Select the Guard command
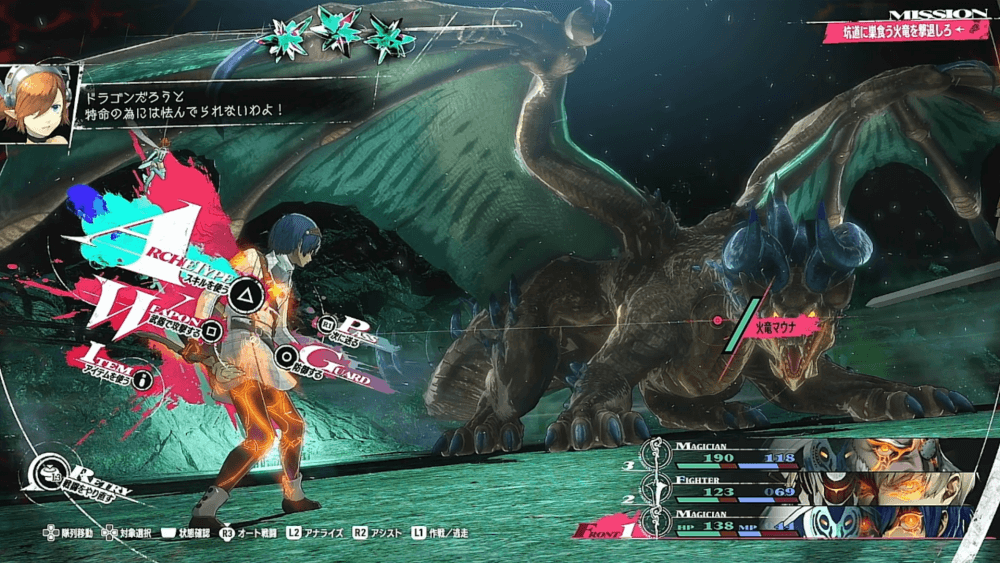1000x563 pixels. click(x=287, y=354)
